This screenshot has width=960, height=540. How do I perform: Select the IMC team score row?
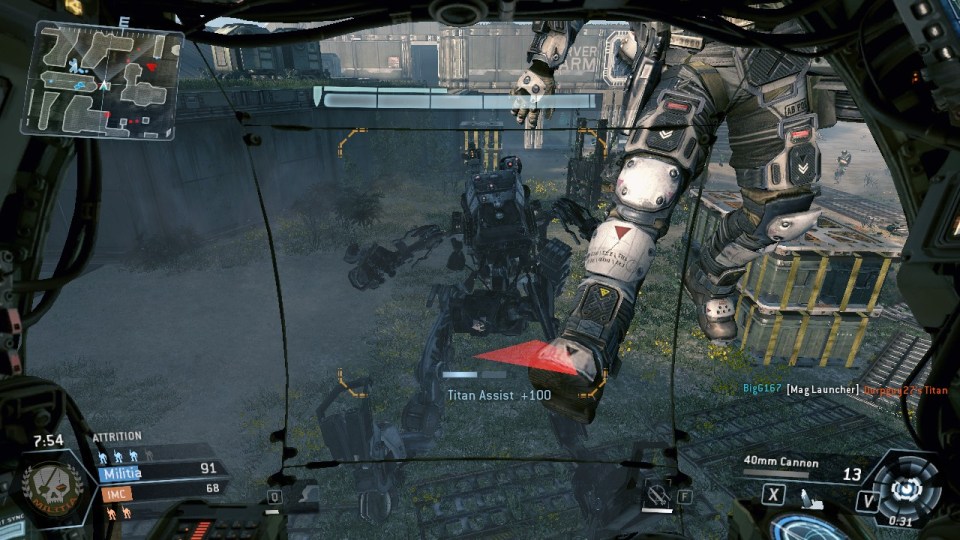point(158,490)
